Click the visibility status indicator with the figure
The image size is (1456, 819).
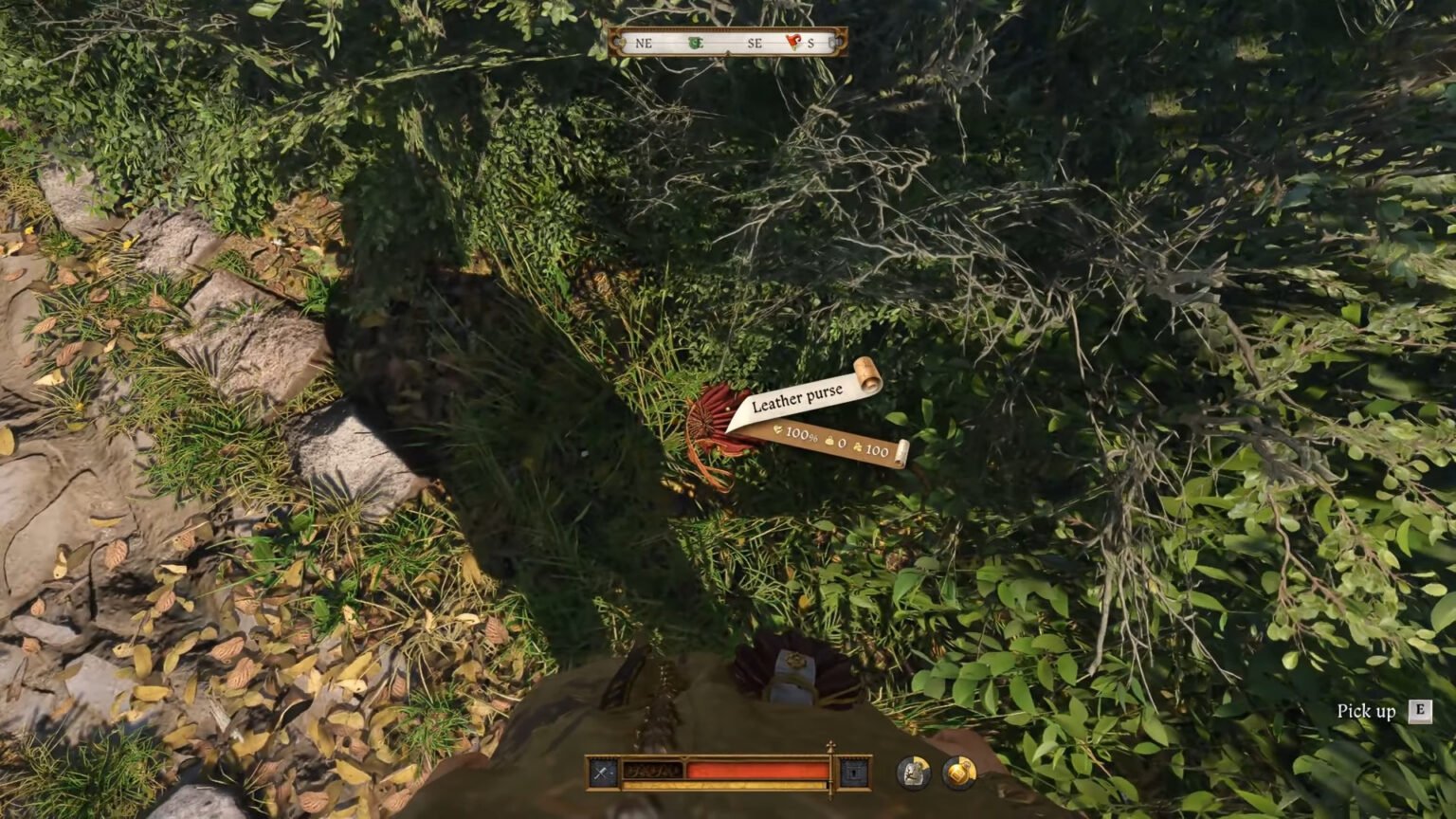[913, 772]
